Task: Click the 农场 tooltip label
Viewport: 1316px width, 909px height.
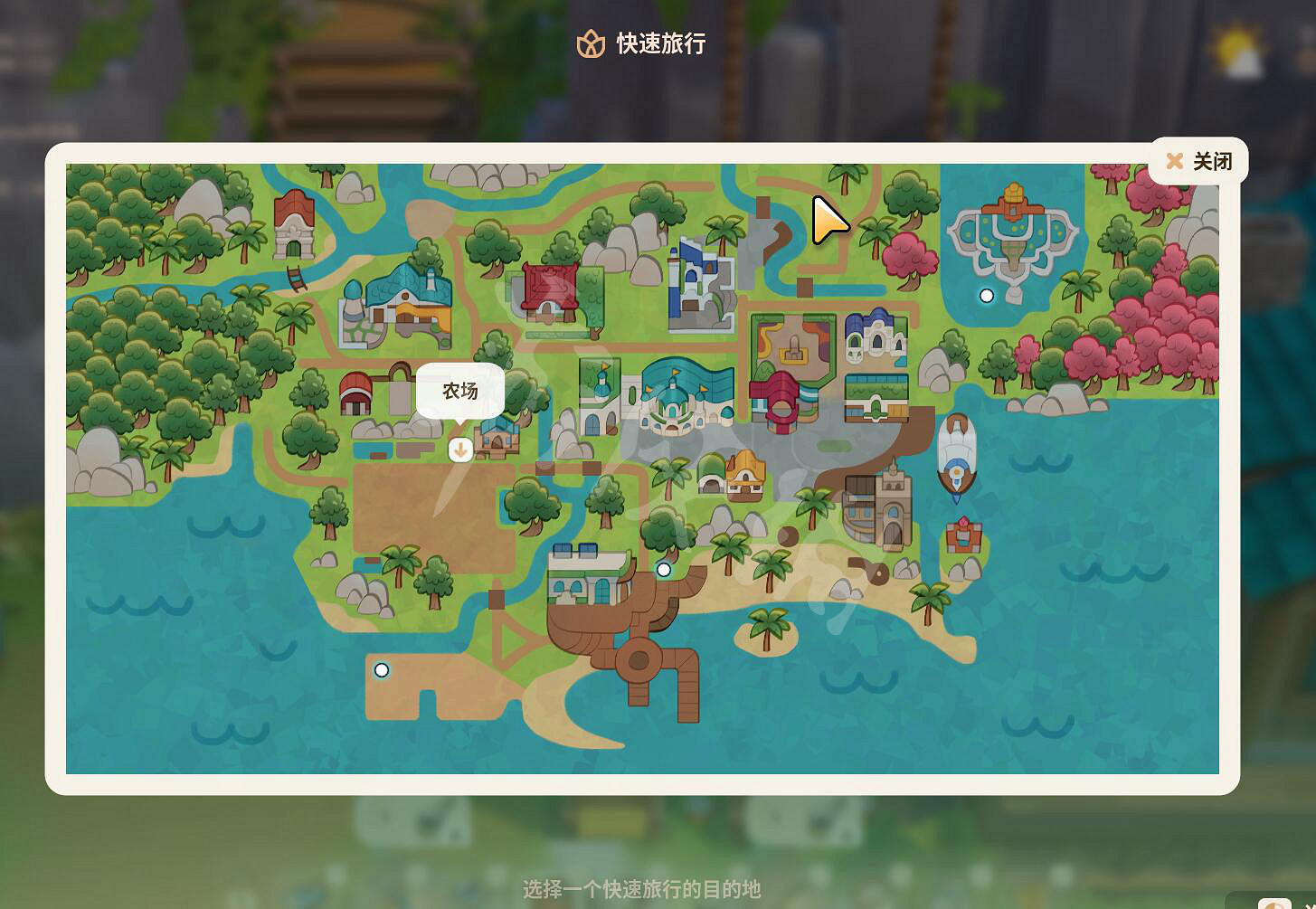Action: (460, 390)
